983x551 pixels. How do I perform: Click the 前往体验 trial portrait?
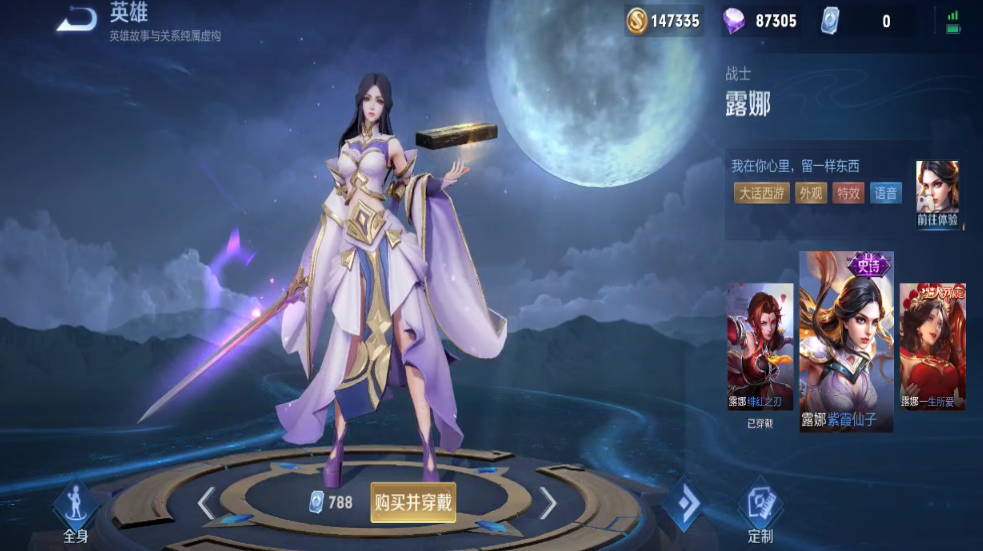(x=937, y=195)
